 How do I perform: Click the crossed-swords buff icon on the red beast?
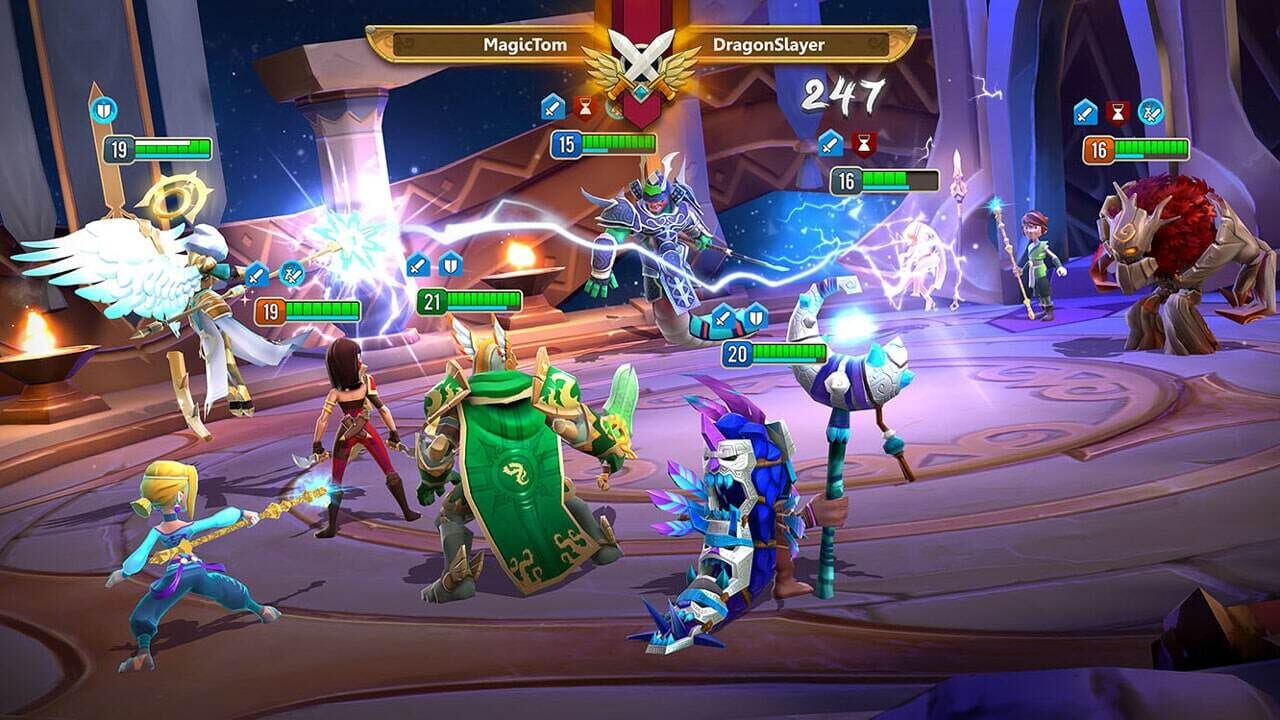point(1148,112)
